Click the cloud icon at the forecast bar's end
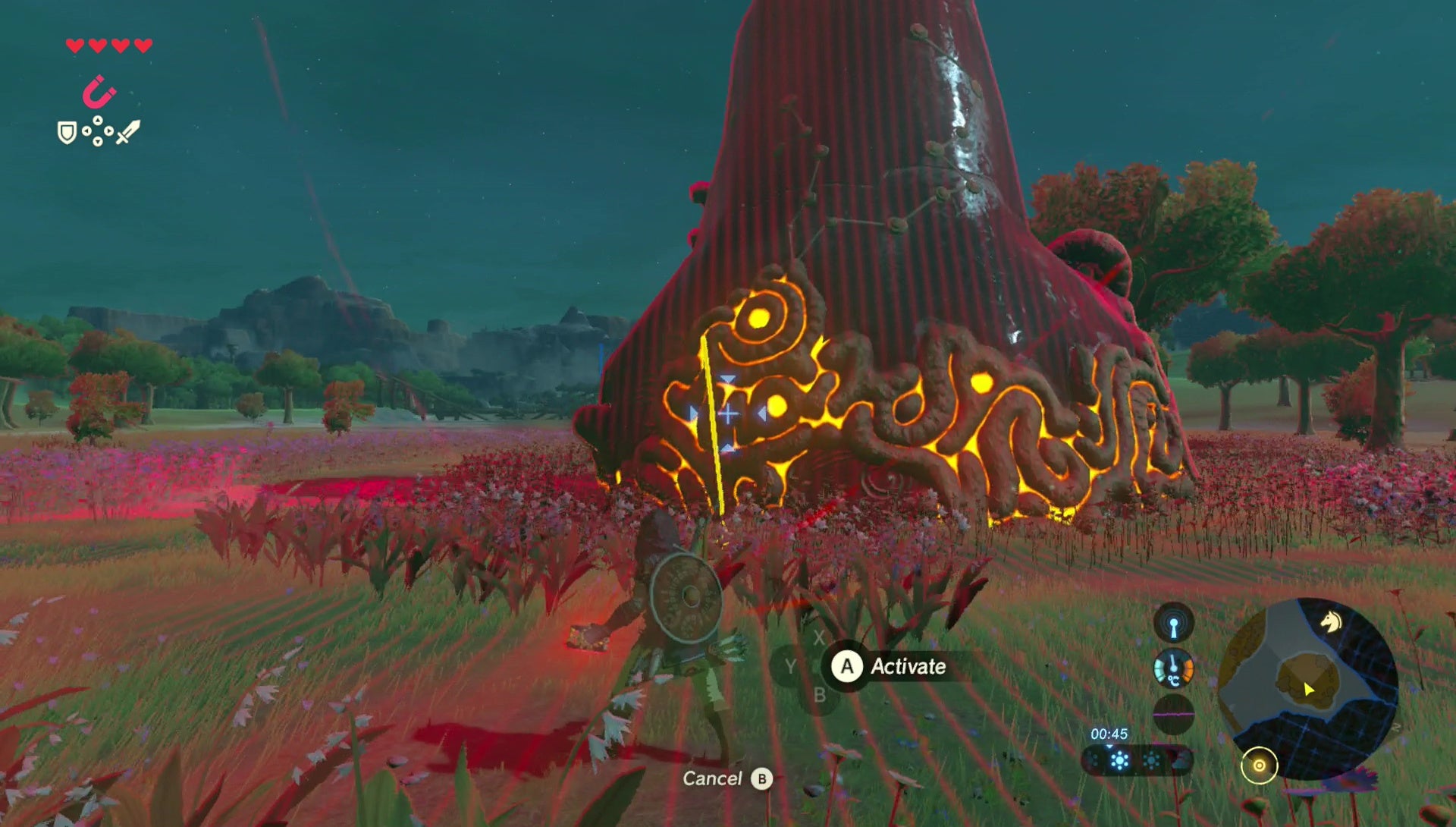Screen dimensions: 1456x827 tap(1178, 763)
